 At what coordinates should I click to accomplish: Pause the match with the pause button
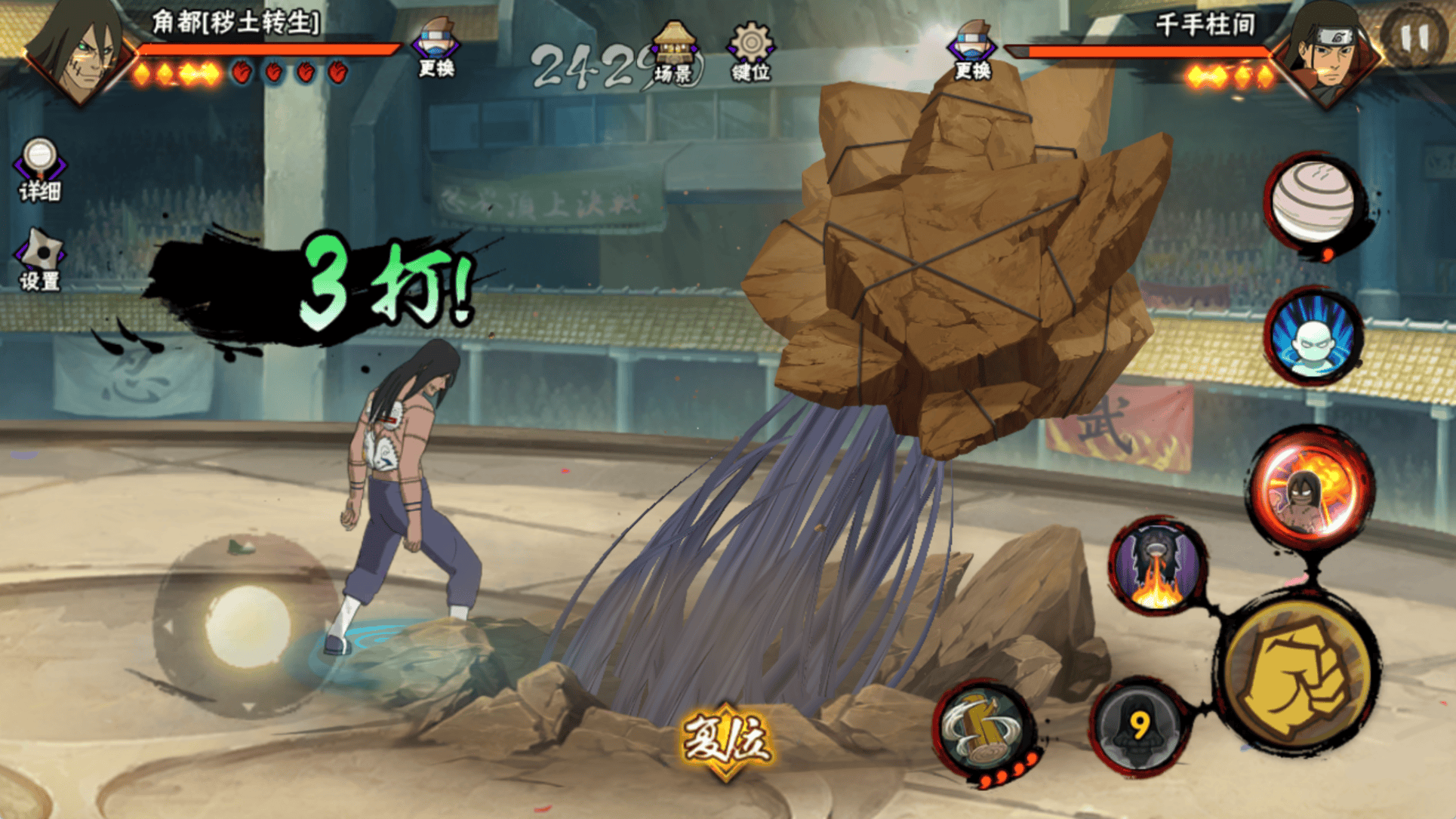click(1414, 38)
